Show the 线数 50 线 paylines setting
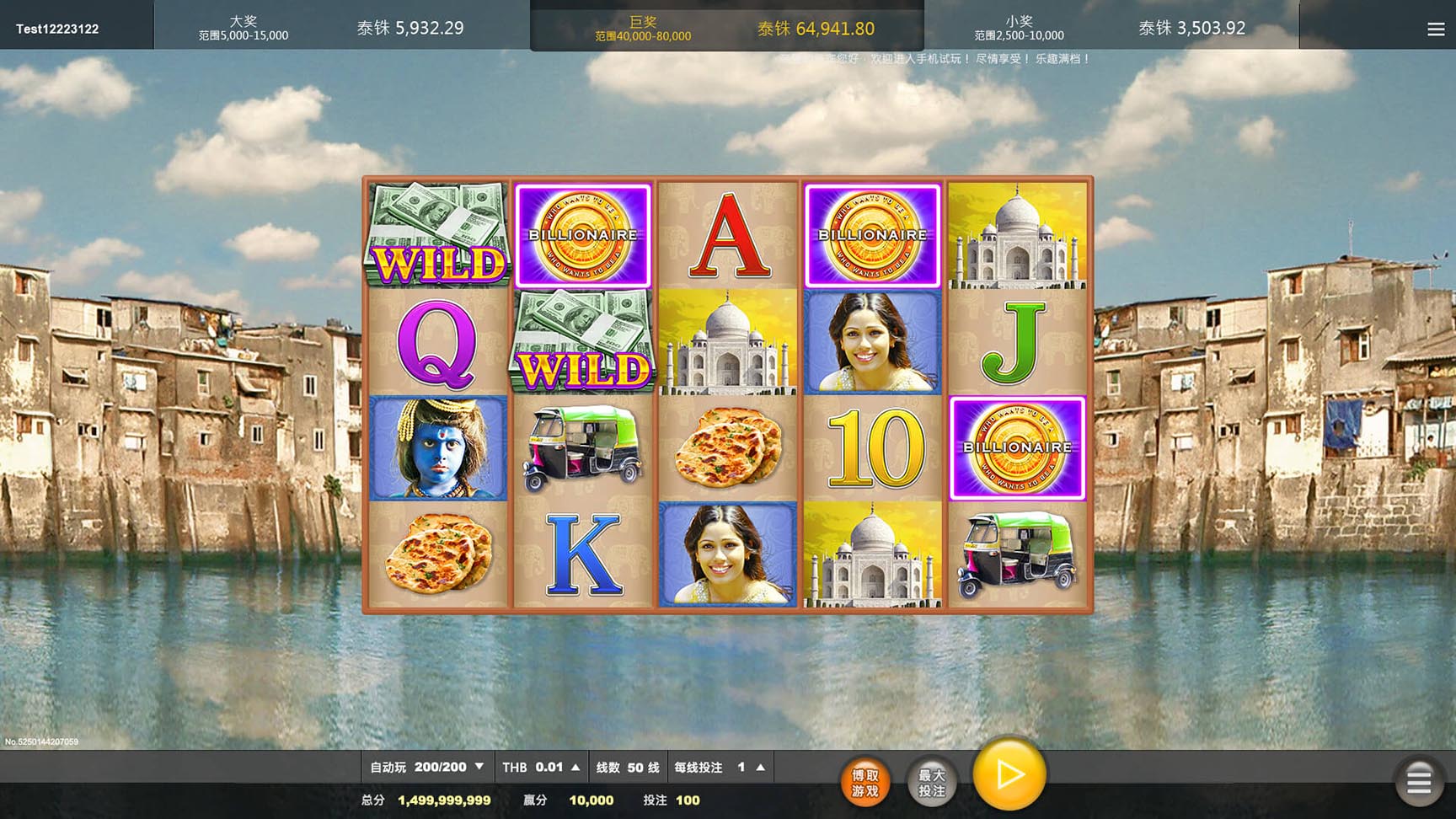This screenshot has height=819, width=1456. (627, 768)
